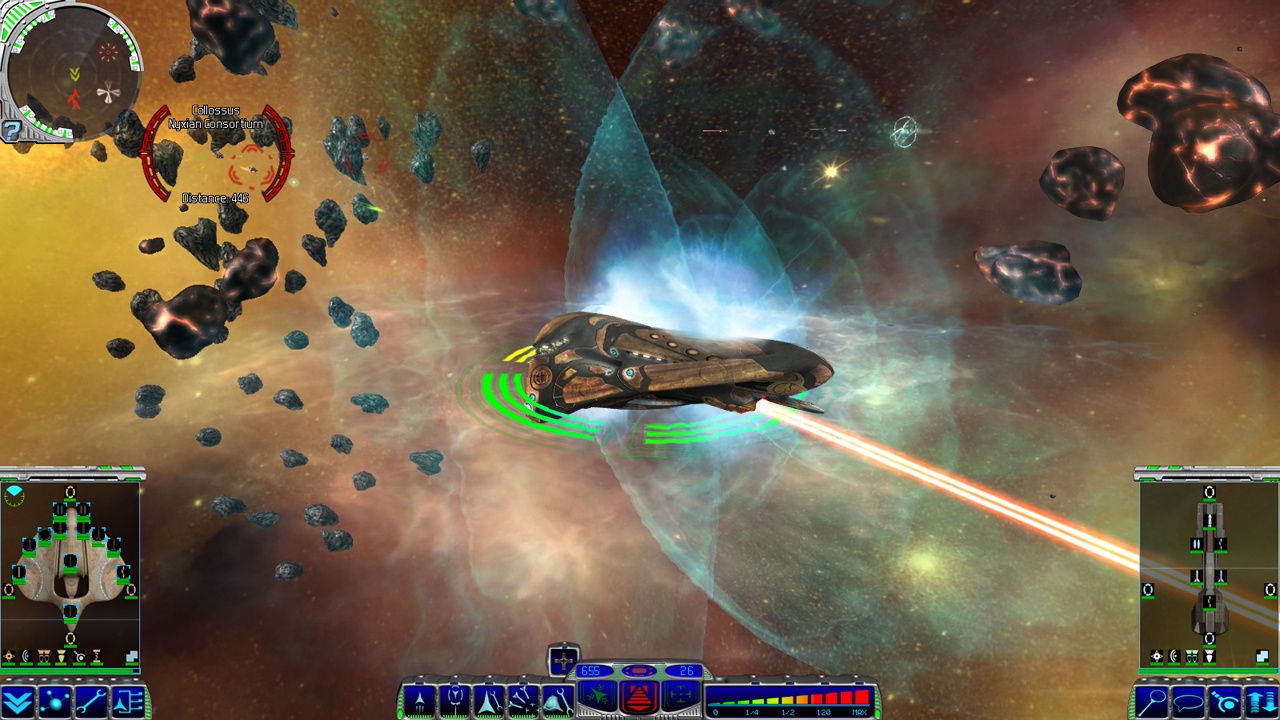Click the green down chevron on the radar

pos(74,72)
